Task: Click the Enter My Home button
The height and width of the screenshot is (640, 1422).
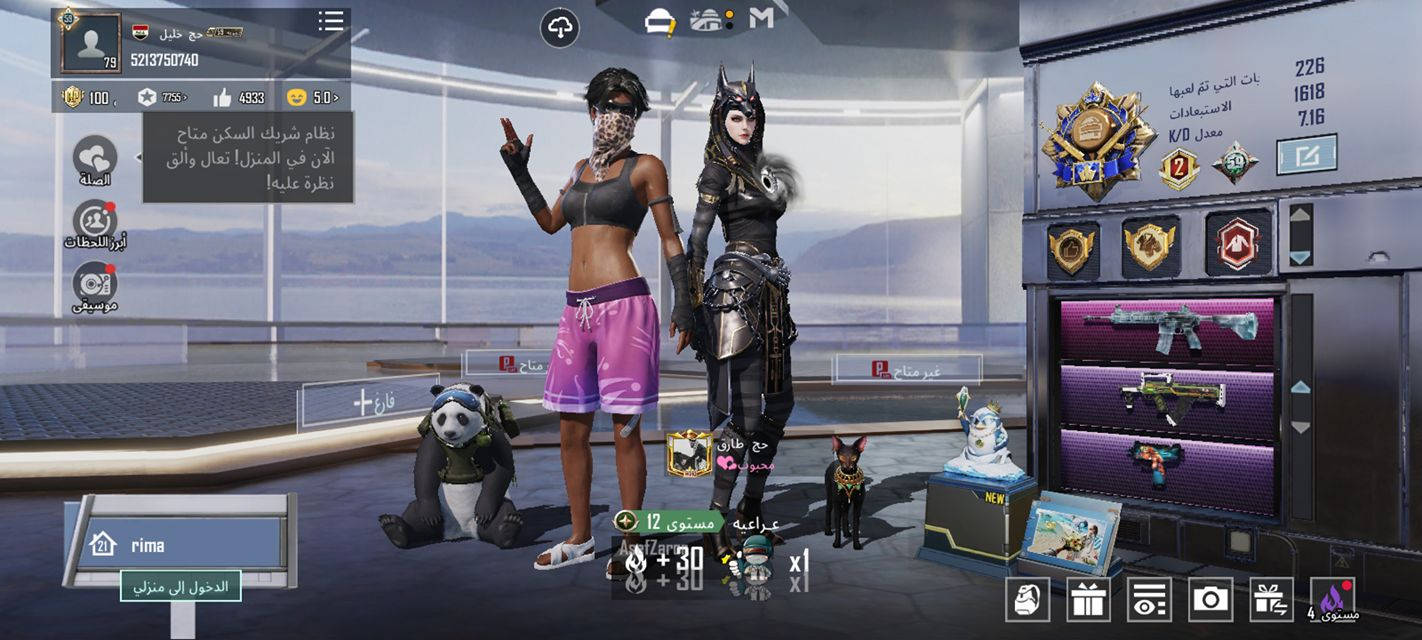Action: click(x=181, y=586)
